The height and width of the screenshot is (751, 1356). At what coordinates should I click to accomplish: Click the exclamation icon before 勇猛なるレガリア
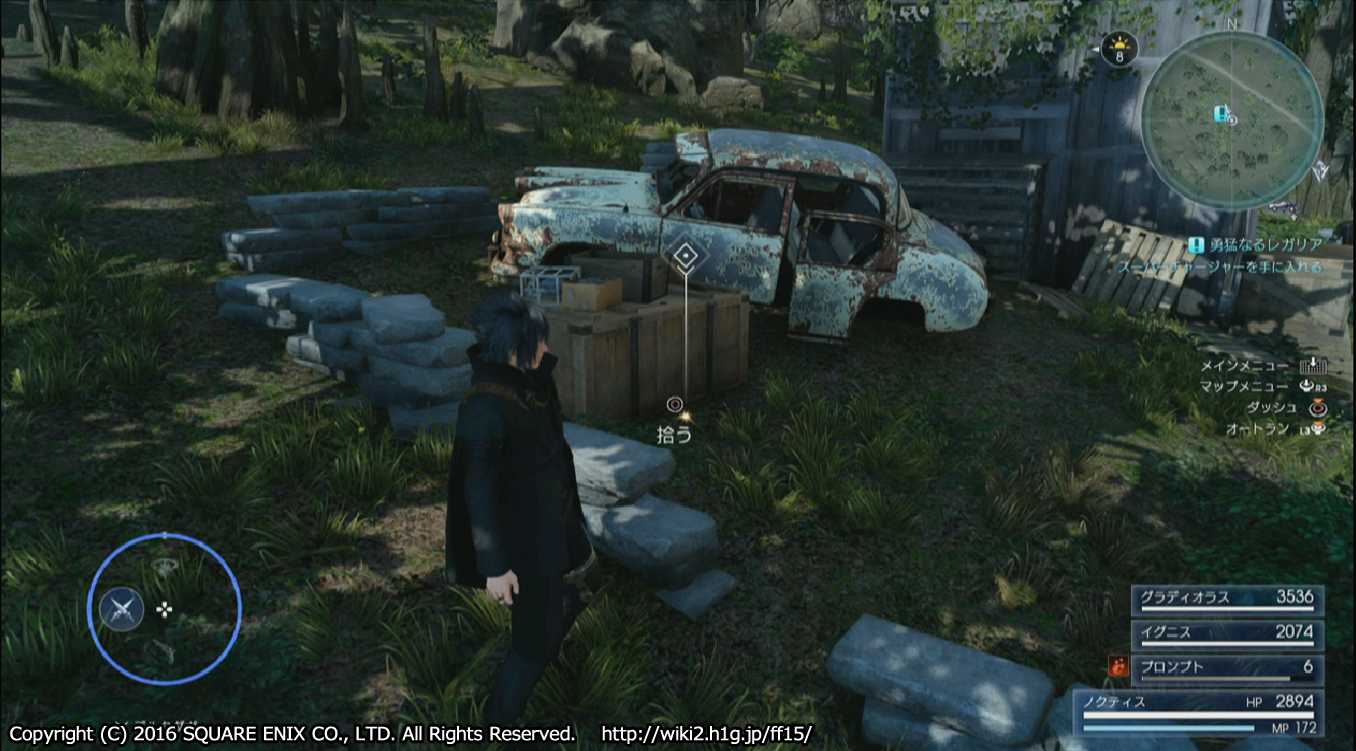pos(1196,243)
